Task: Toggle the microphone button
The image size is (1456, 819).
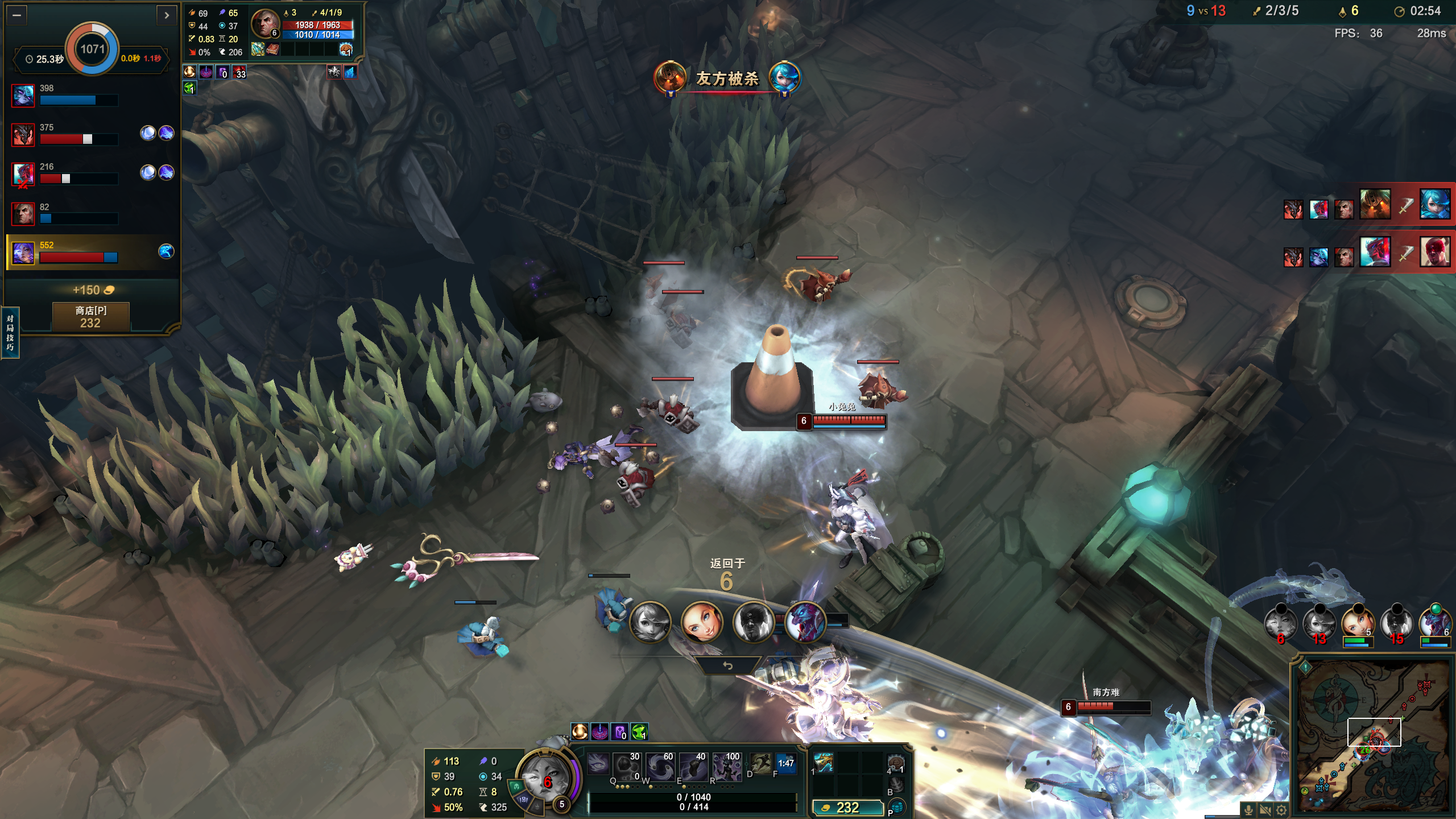Action: click(1248, 810)
